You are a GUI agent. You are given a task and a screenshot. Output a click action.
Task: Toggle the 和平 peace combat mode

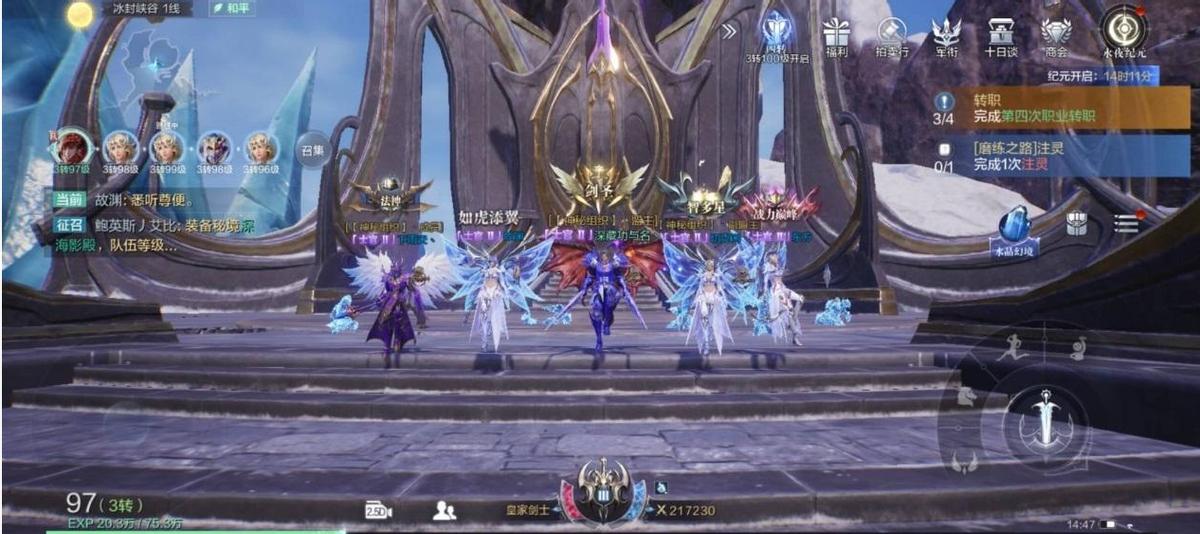point(232,8)
